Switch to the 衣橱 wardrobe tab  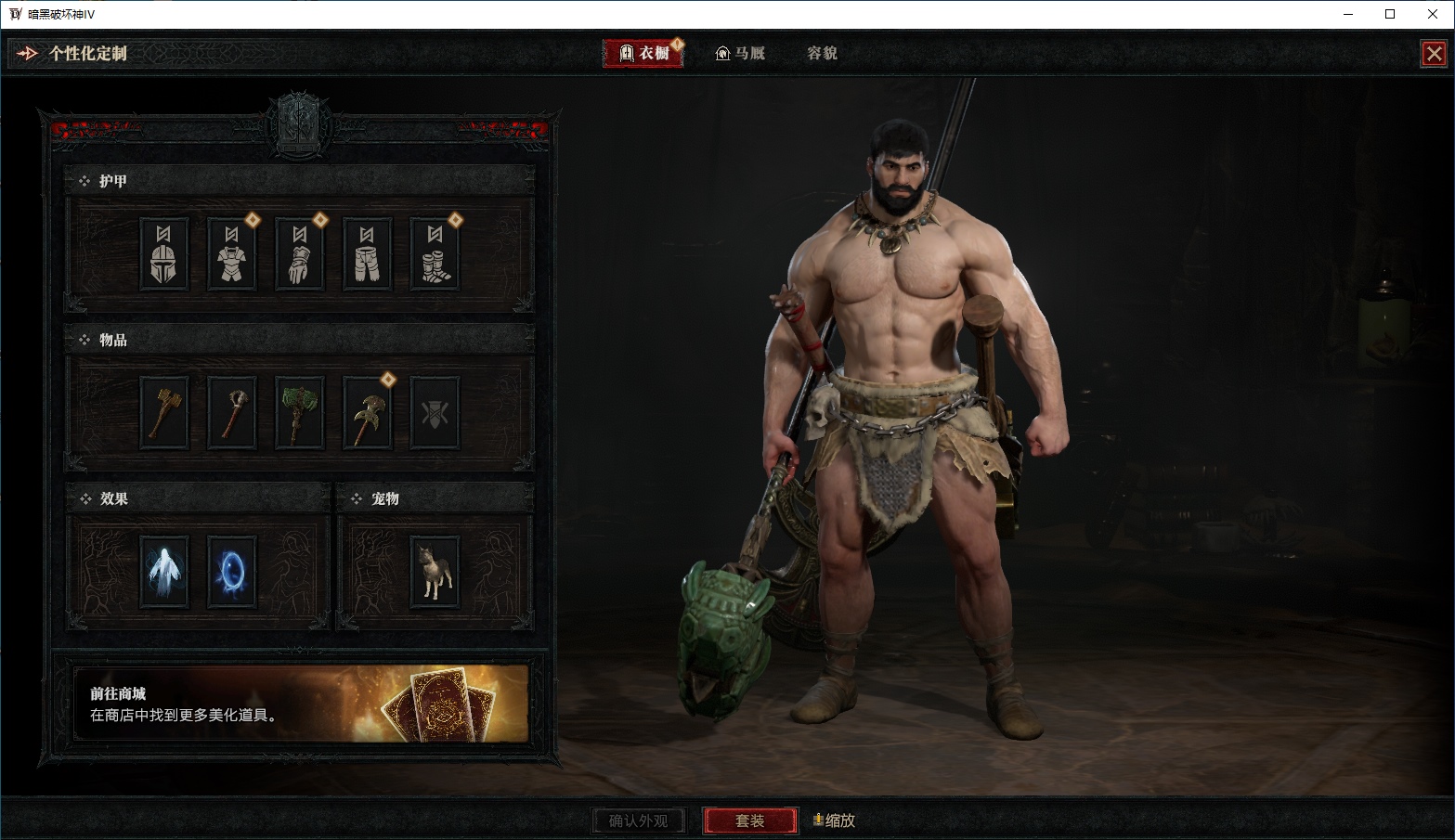pos(643,53)
